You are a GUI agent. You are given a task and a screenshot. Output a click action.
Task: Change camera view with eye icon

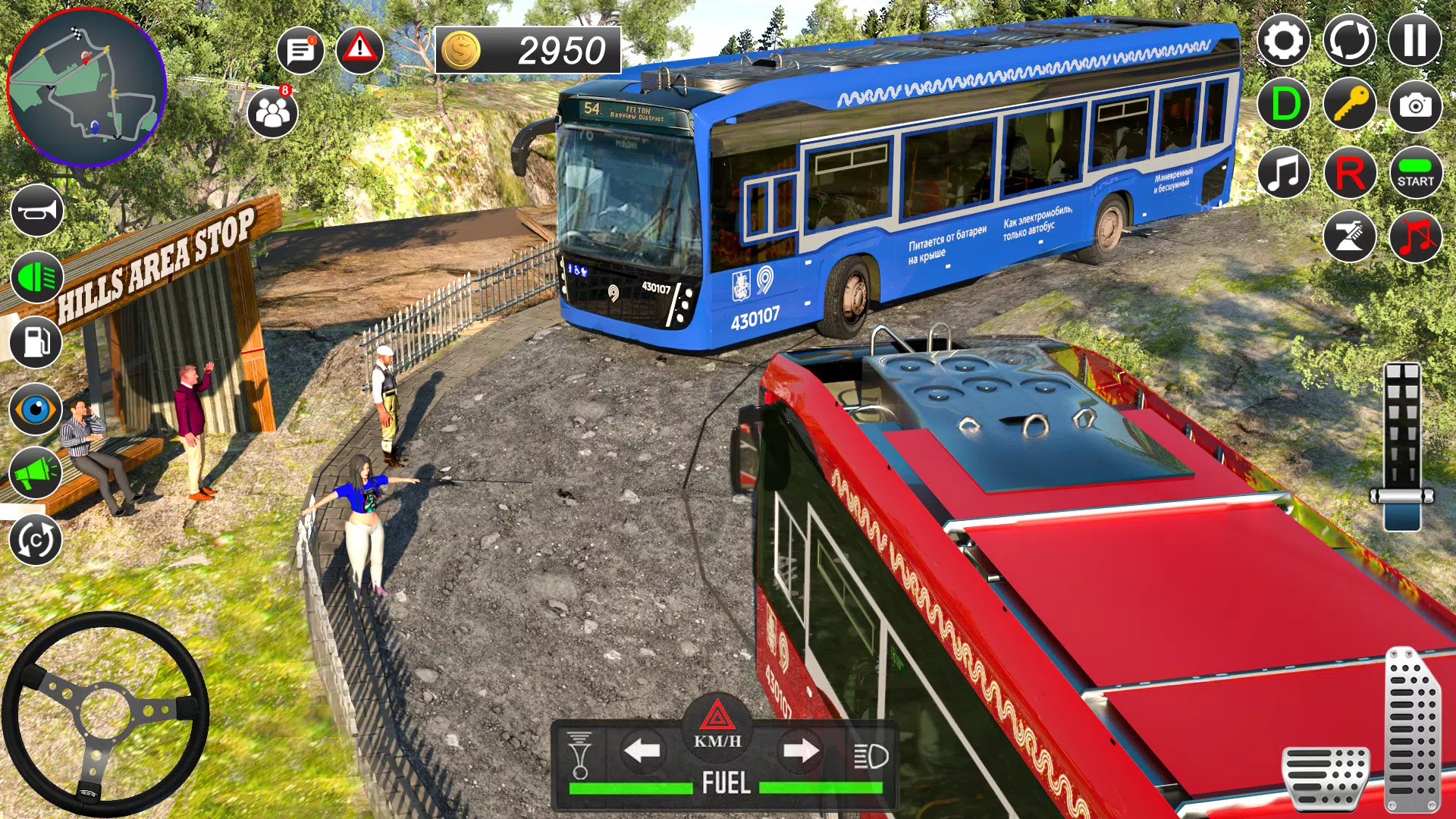click(36, 409)
